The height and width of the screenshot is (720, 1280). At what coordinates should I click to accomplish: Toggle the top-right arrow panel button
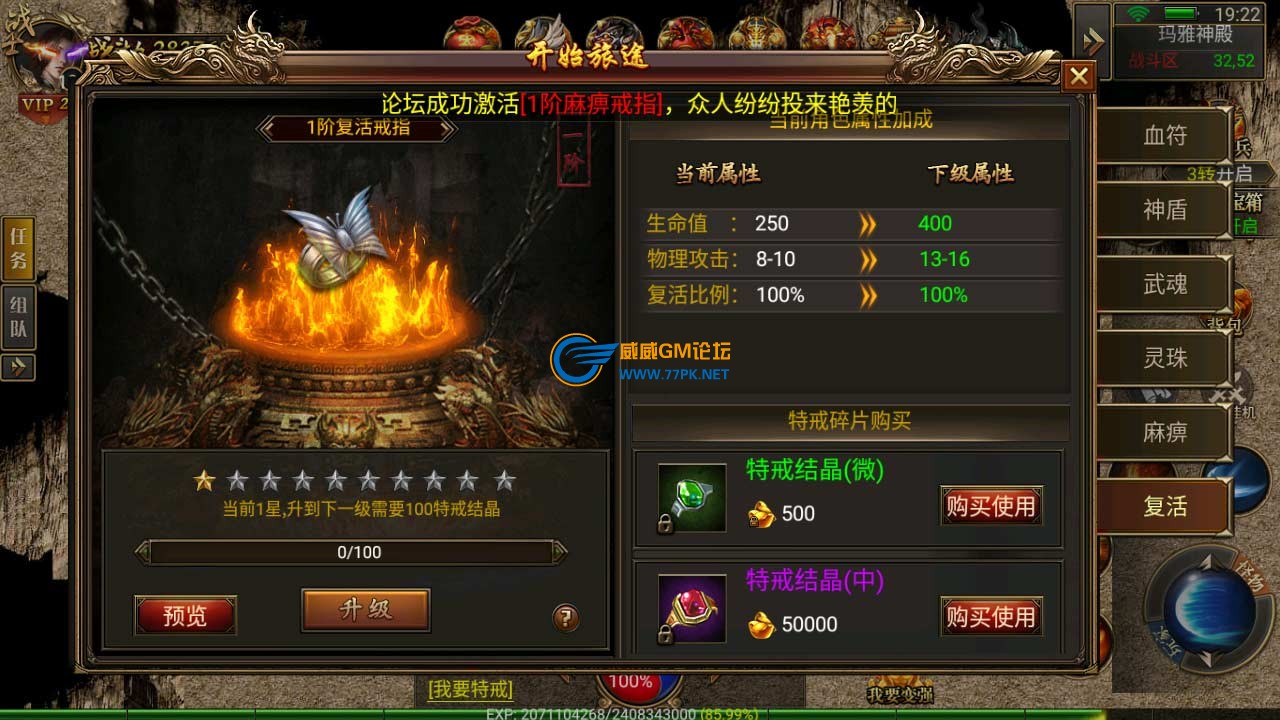click(1093, 42)
